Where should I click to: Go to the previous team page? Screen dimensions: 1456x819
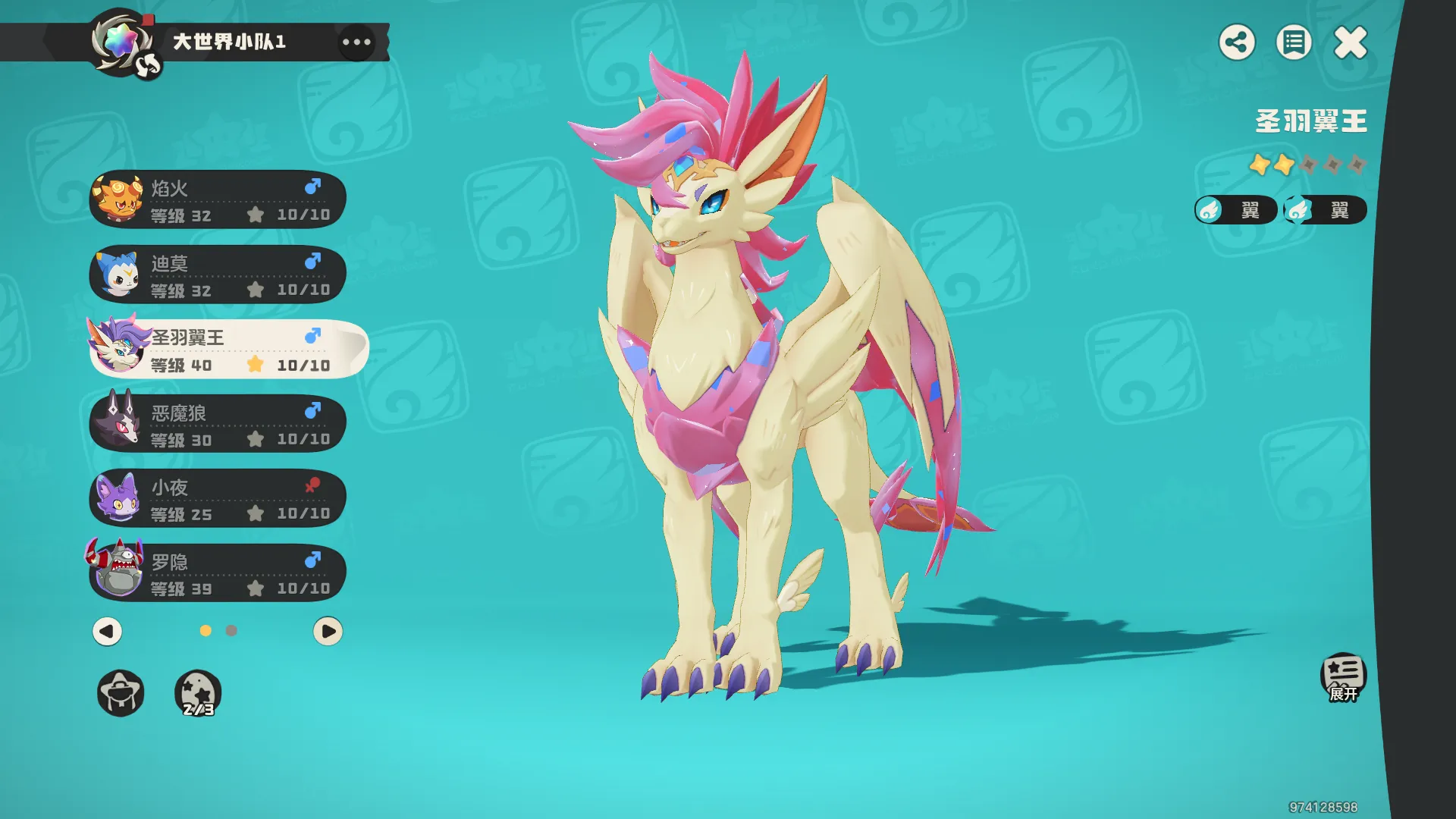[107, 631]
